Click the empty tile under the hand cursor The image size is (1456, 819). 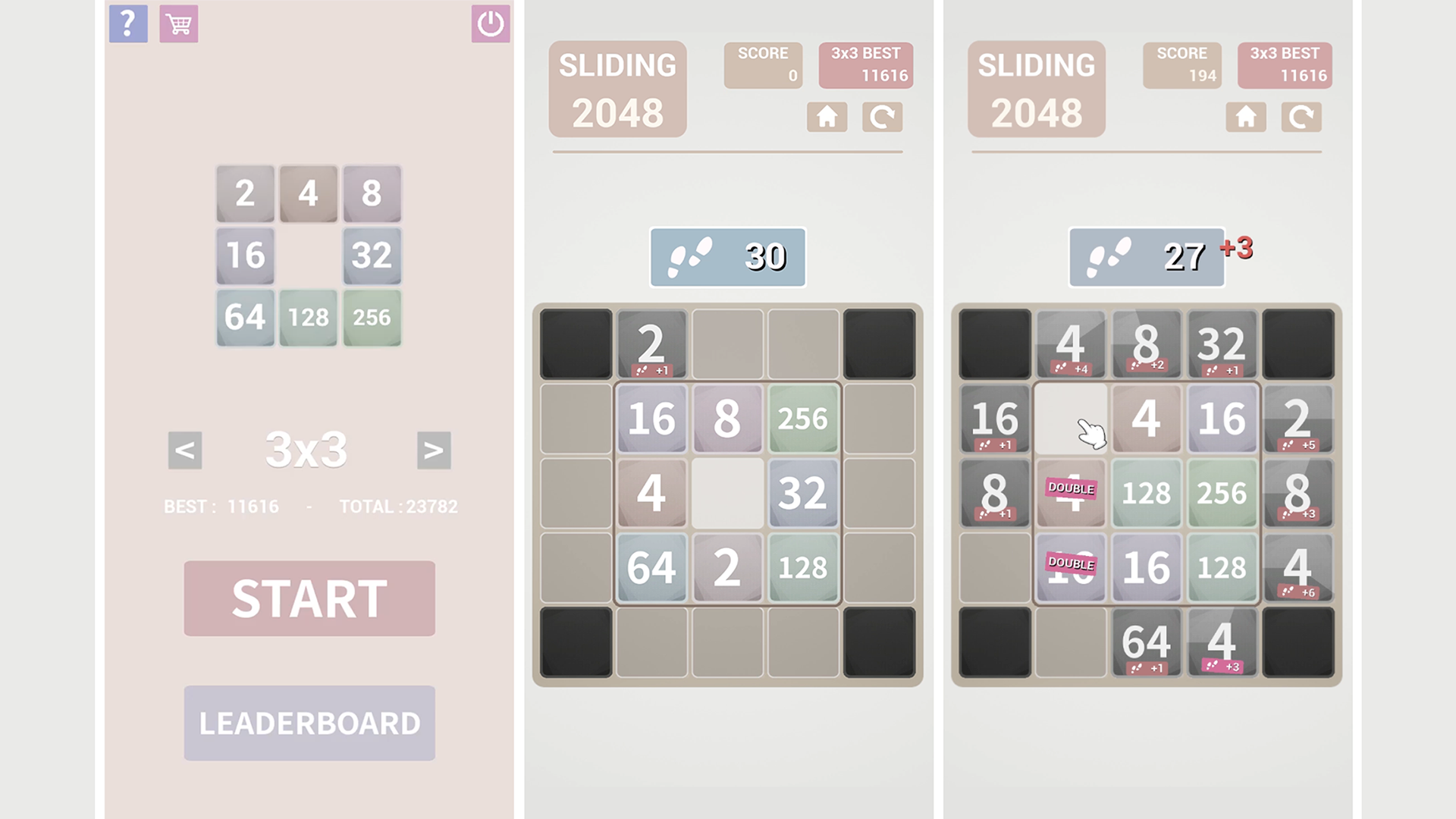point(1070,418)
